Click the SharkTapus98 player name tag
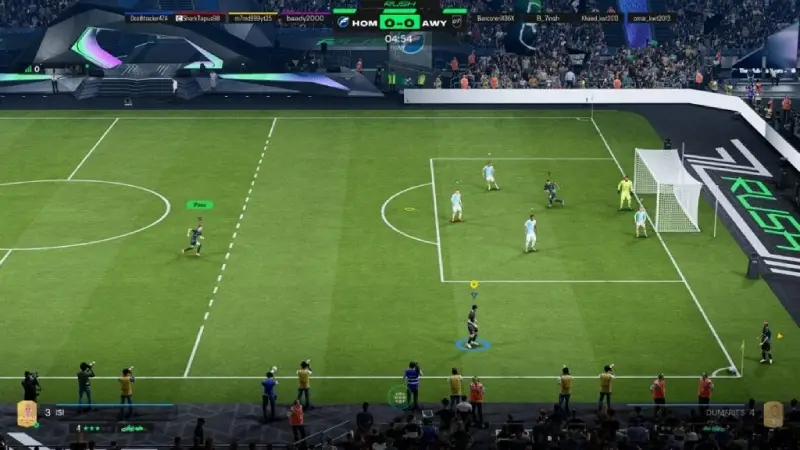The image size is (800, 450). 199,18
